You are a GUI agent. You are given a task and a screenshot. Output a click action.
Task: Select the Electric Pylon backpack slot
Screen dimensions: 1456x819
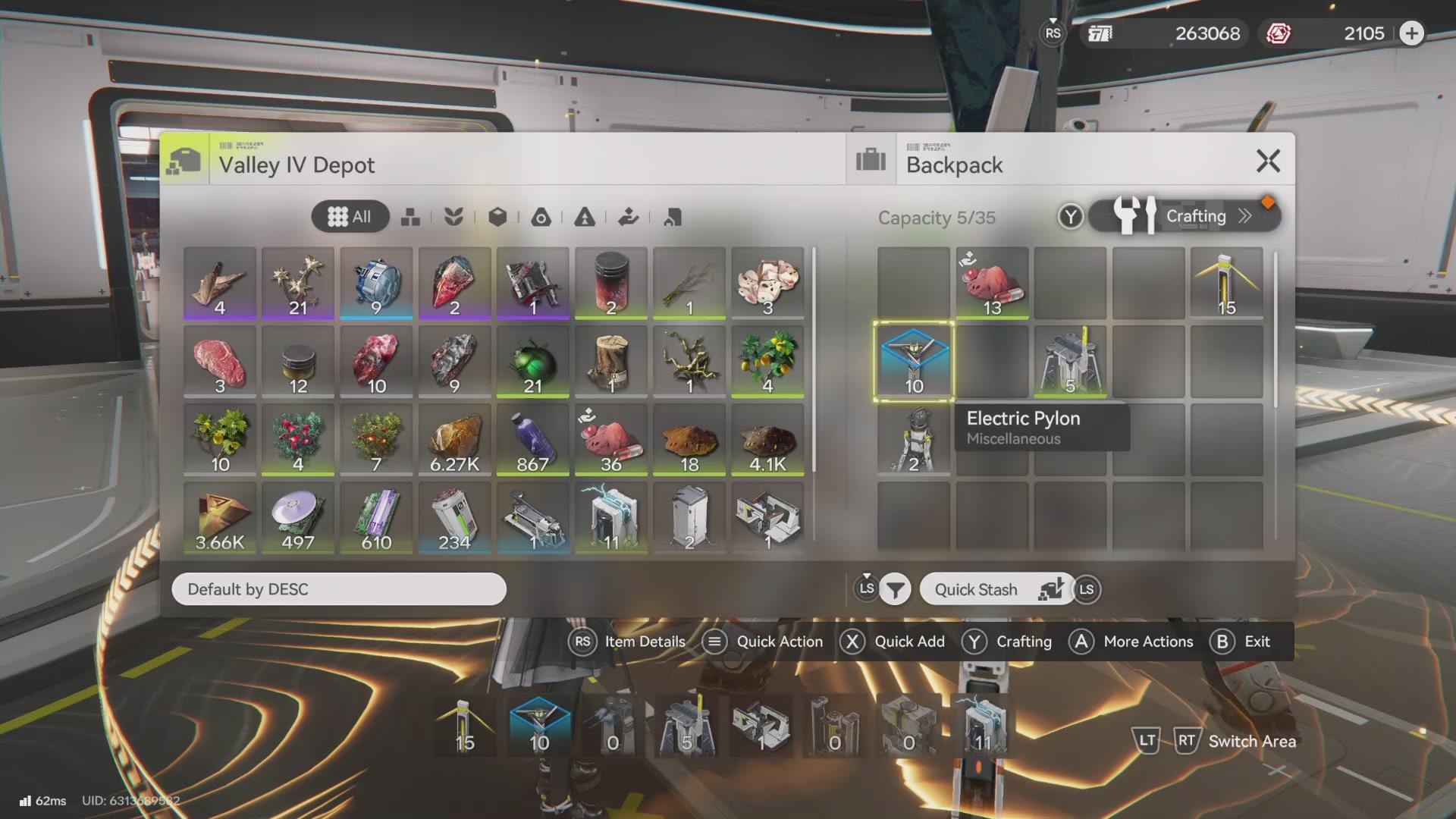[914, 361]
